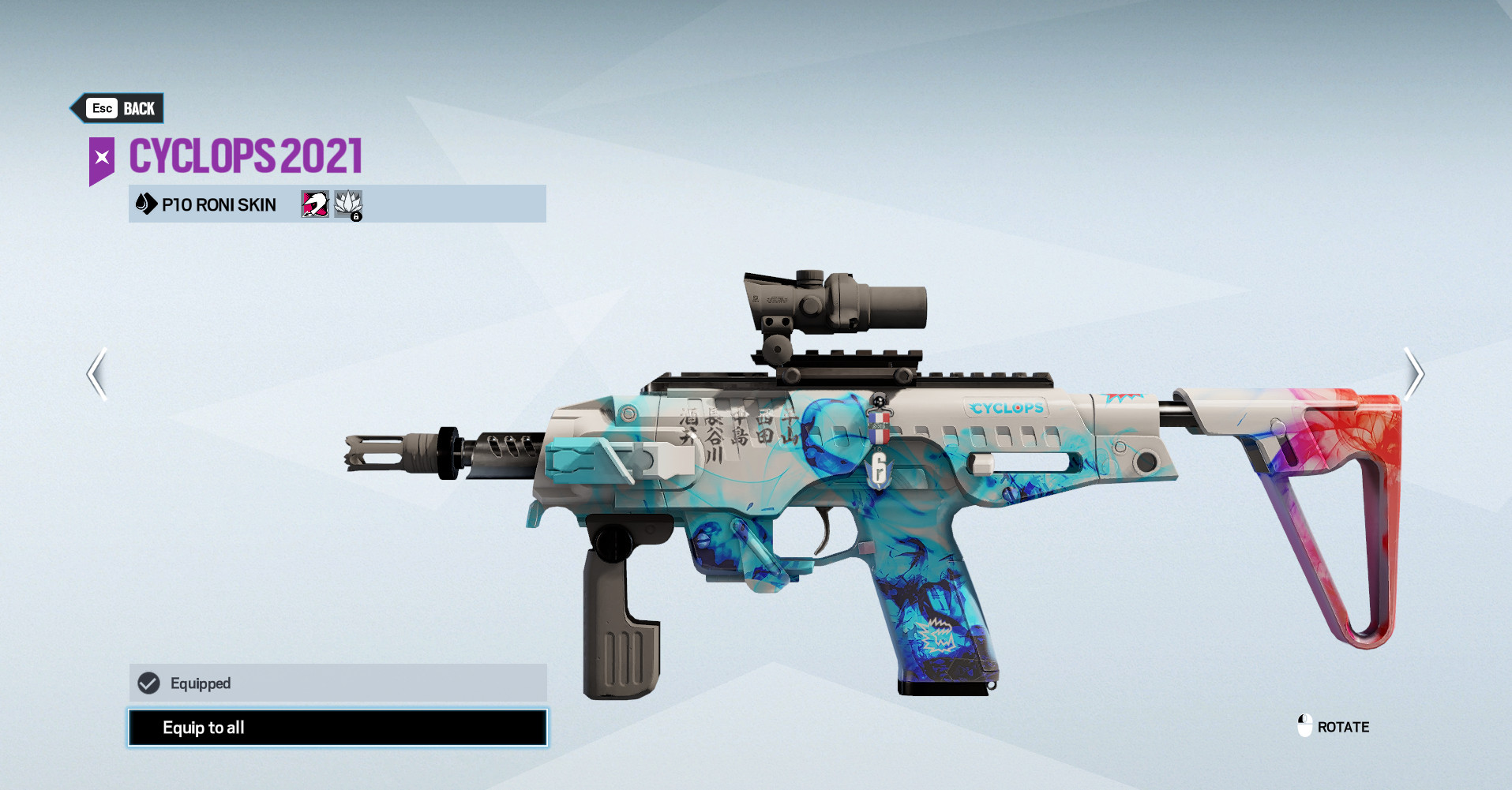Show the previous skin with left arrow
The image size is (1512, 790).
97,374
